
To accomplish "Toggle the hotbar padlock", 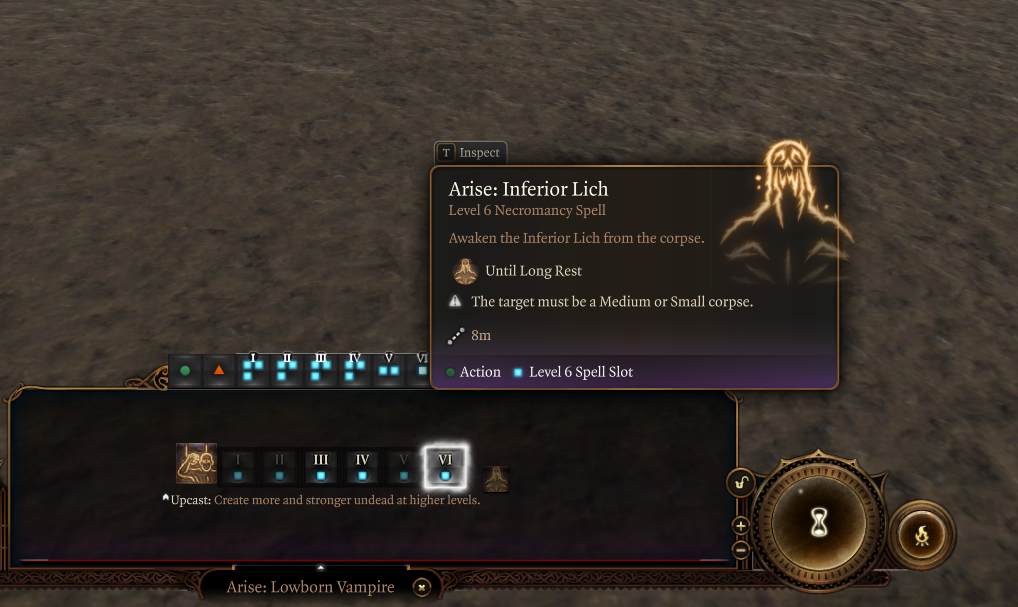I will click(740, 483).
